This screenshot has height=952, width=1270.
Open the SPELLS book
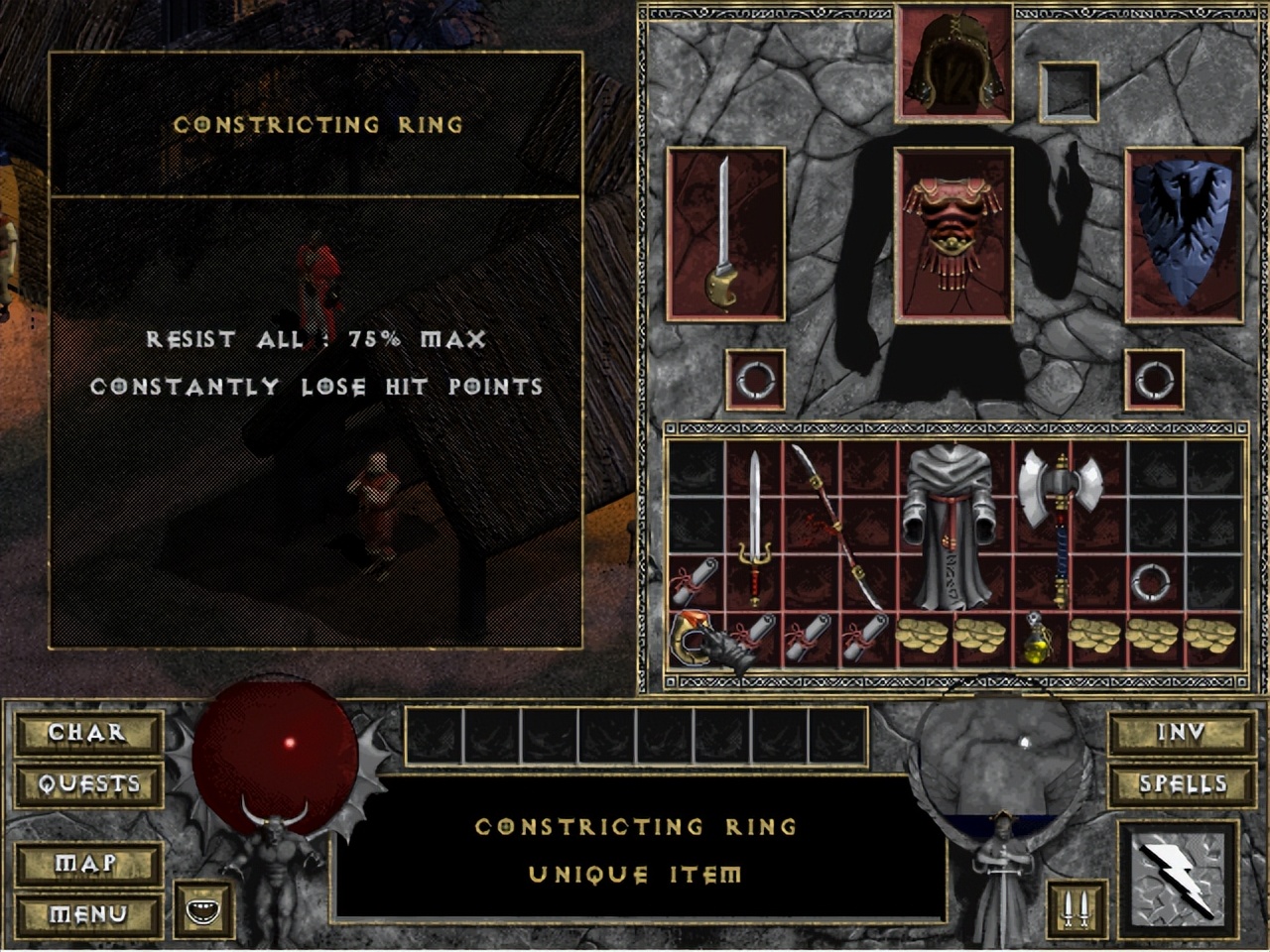(1181, 784)
